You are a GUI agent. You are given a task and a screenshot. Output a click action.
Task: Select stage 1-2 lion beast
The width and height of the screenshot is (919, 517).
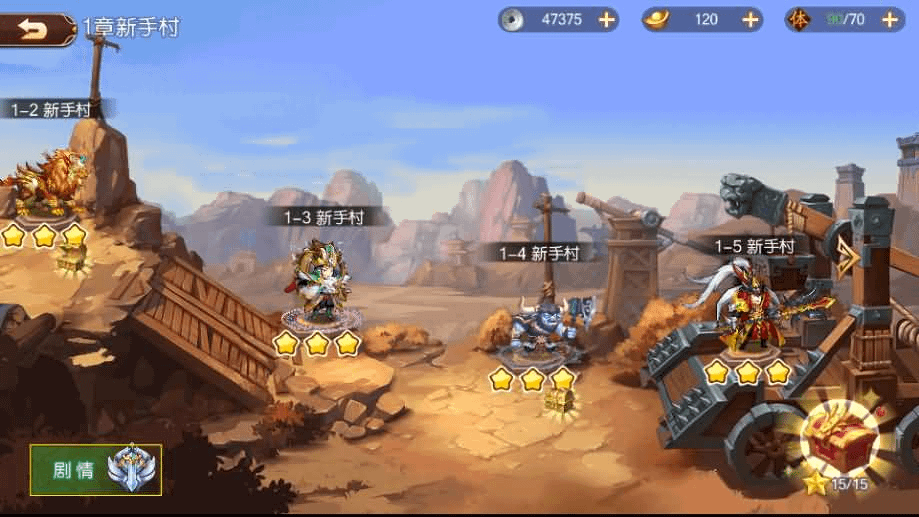(x=47, y=180)
